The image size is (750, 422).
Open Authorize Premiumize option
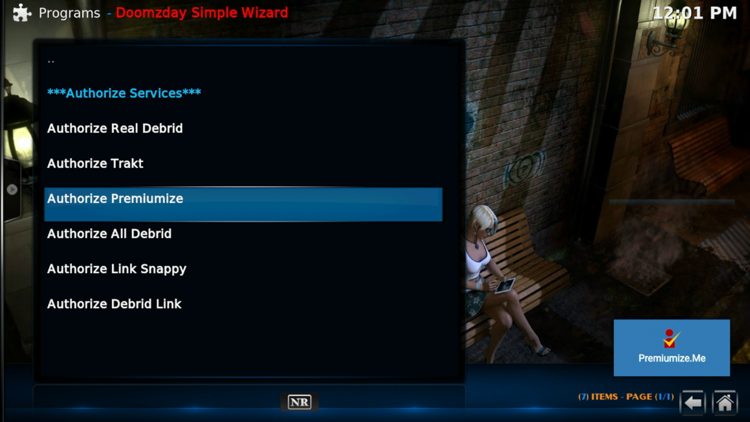115,198
